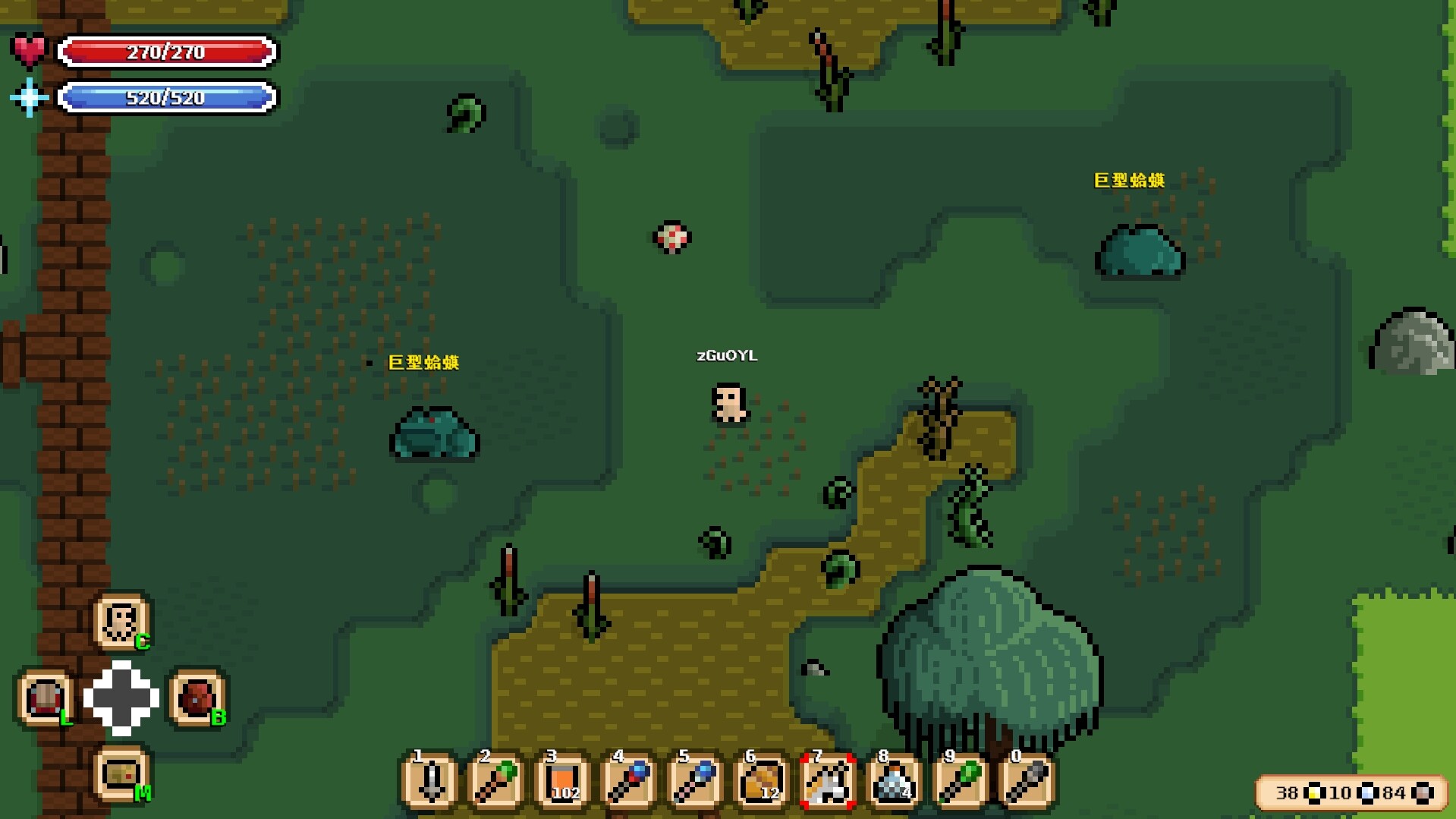The image size is (1456, 819).
Task: Open the map using the M button
Action: [121, 776]
